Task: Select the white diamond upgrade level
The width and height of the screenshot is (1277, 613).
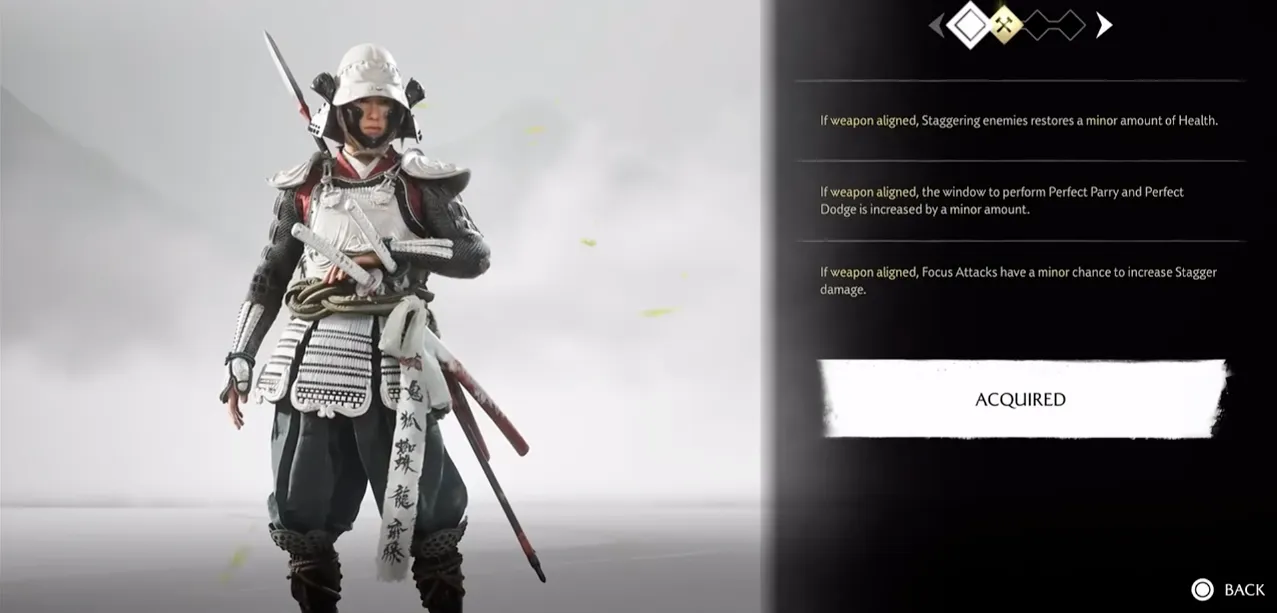Action: click(969, 25)
